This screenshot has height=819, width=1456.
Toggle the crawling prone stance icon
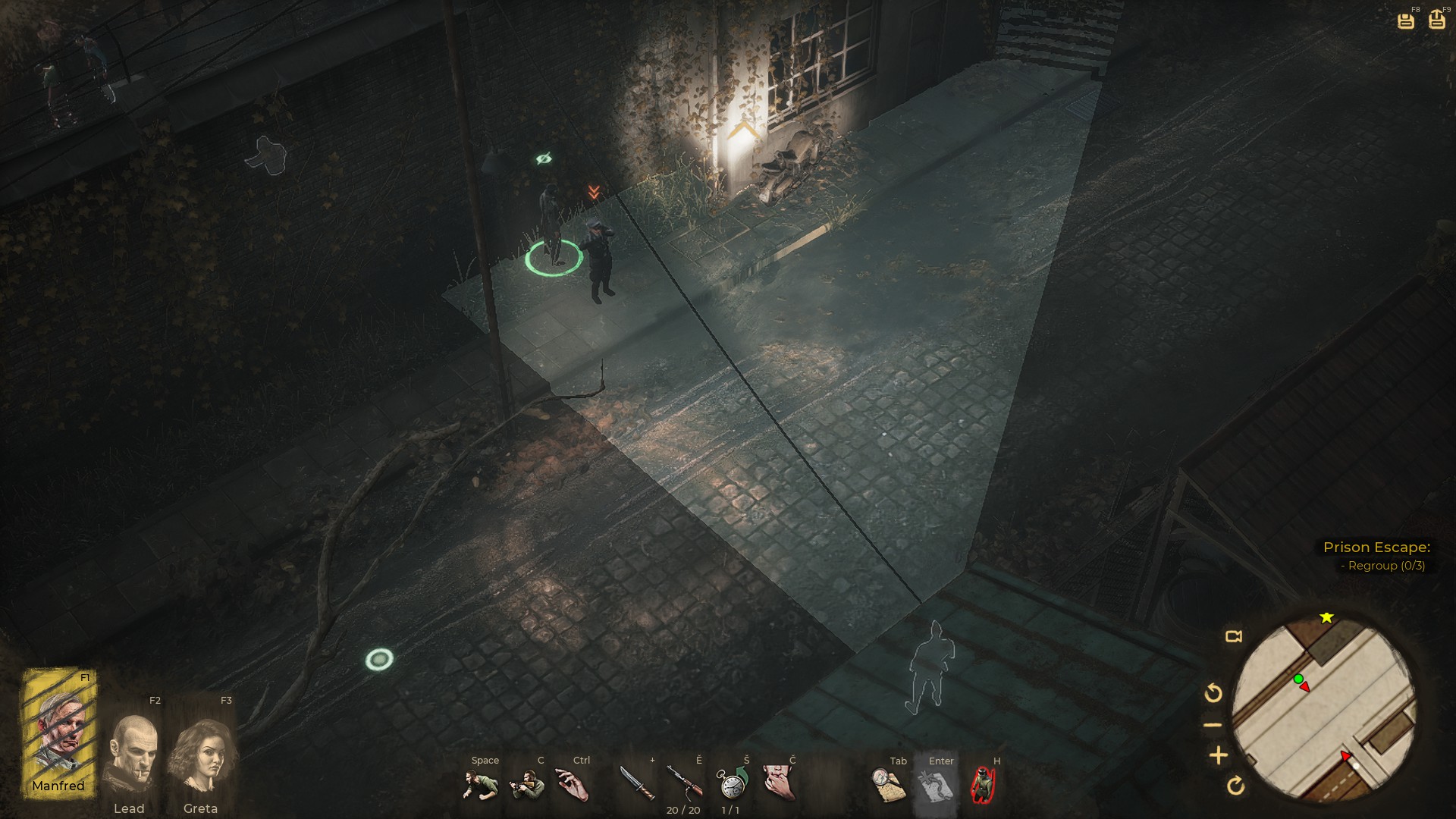tap(479, 785)
